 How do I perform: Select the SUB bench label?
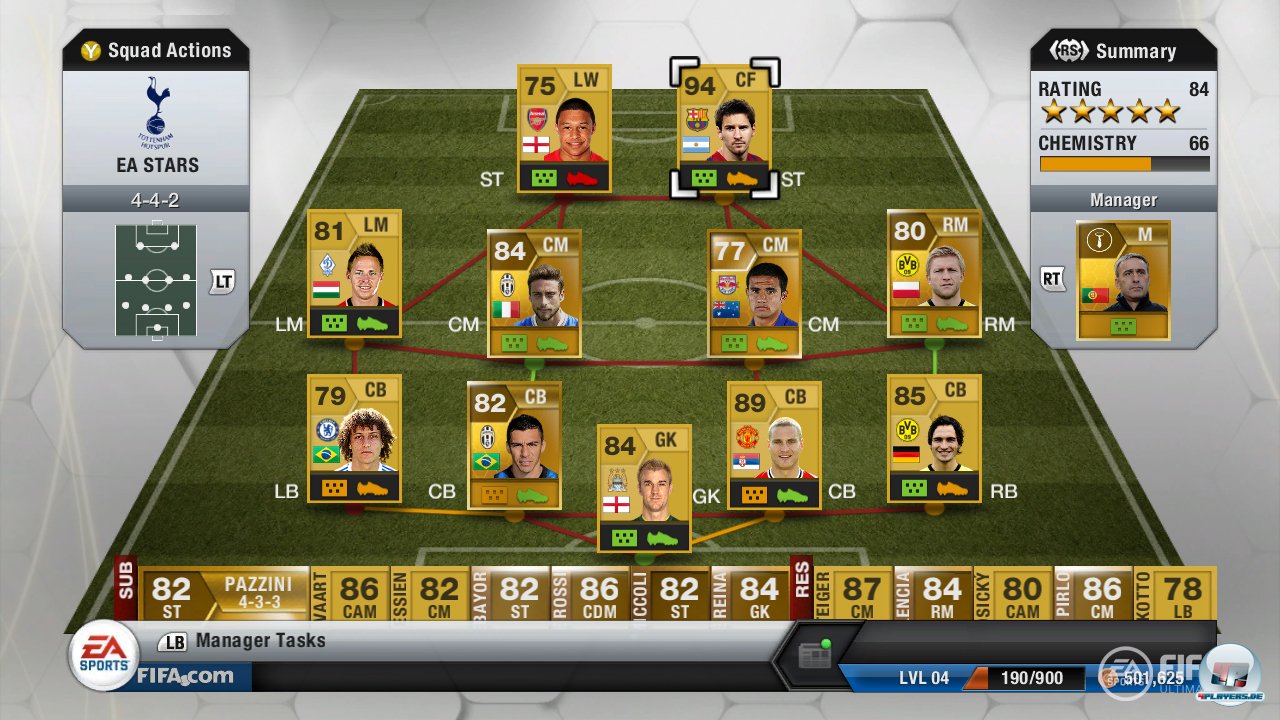127,591
